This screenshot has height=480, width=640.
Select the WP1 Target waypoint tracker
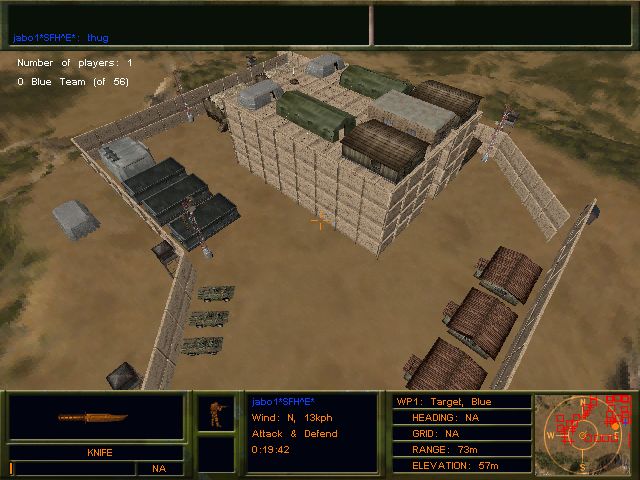coord(458,402)
